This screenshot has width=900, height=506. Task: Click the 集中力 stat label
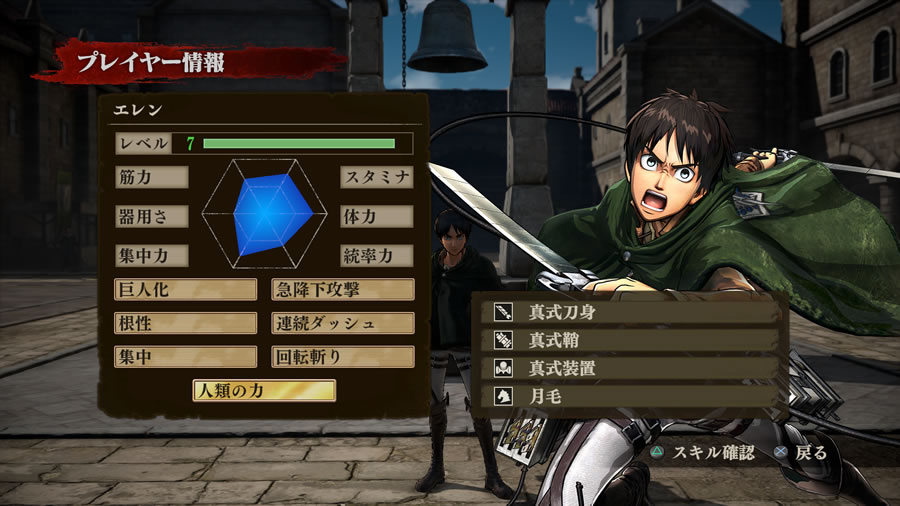click(x=151, y=255)
